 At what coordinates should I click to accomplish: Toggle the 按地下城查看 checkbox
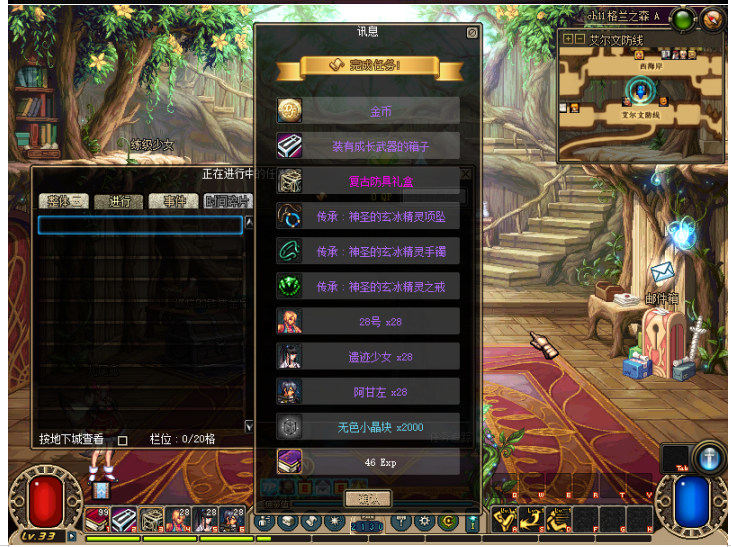123,440
